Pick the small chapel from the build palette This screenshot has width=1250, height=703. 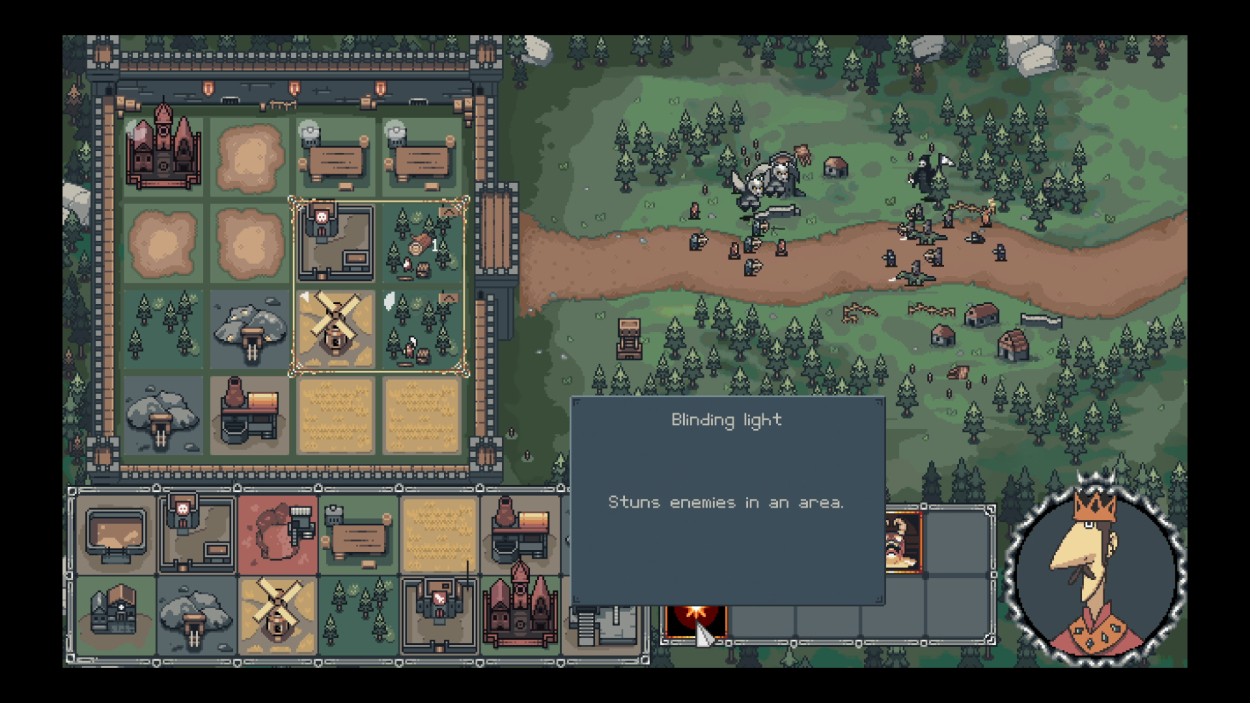116,616
